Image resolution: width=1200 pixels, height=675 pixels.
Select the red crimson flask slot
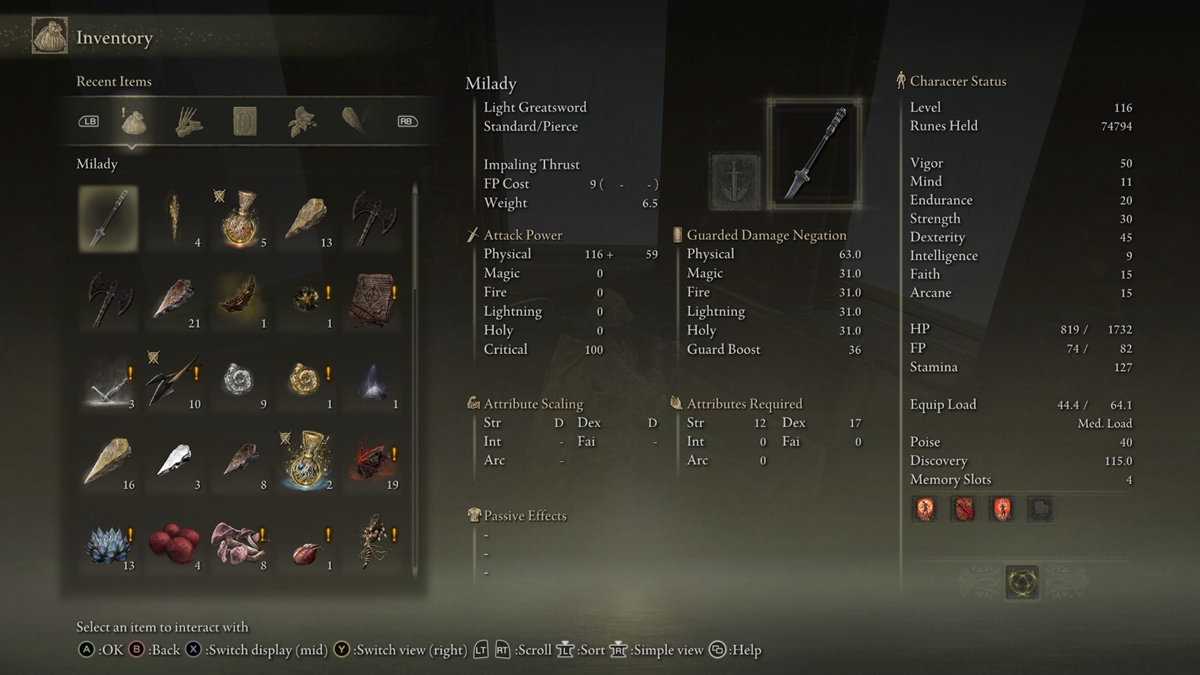239,217
